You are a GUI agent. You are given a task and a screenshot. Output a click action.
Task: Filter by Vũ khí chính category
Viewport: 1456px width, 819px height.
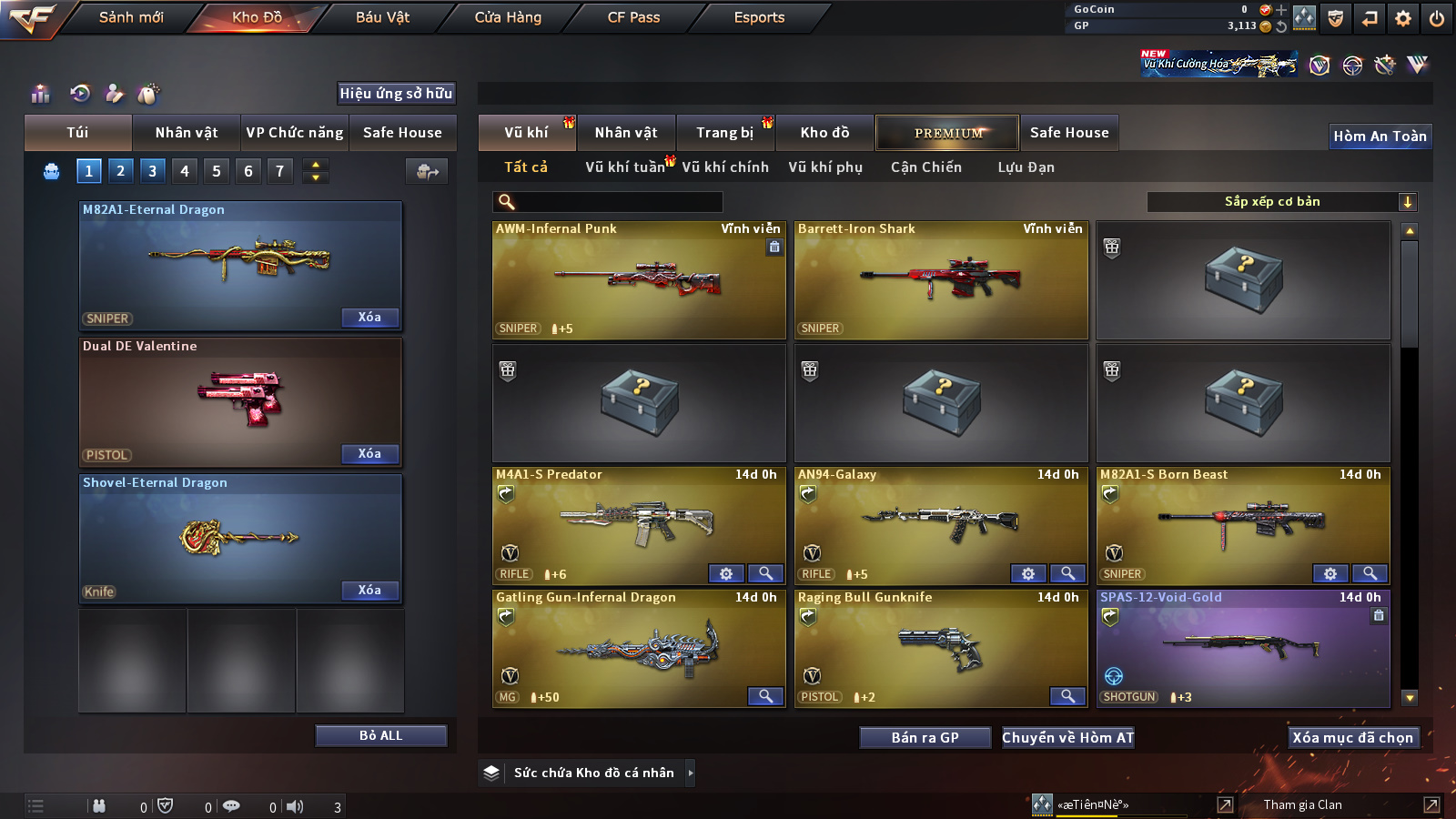click(724, 167)
